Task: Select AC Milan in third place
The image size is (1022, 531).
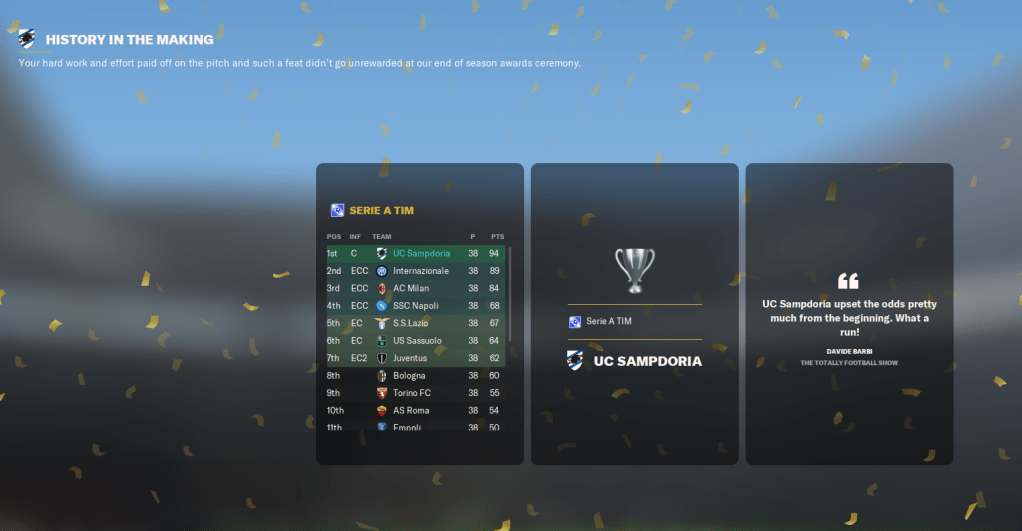Action: (x=410, y=288)
